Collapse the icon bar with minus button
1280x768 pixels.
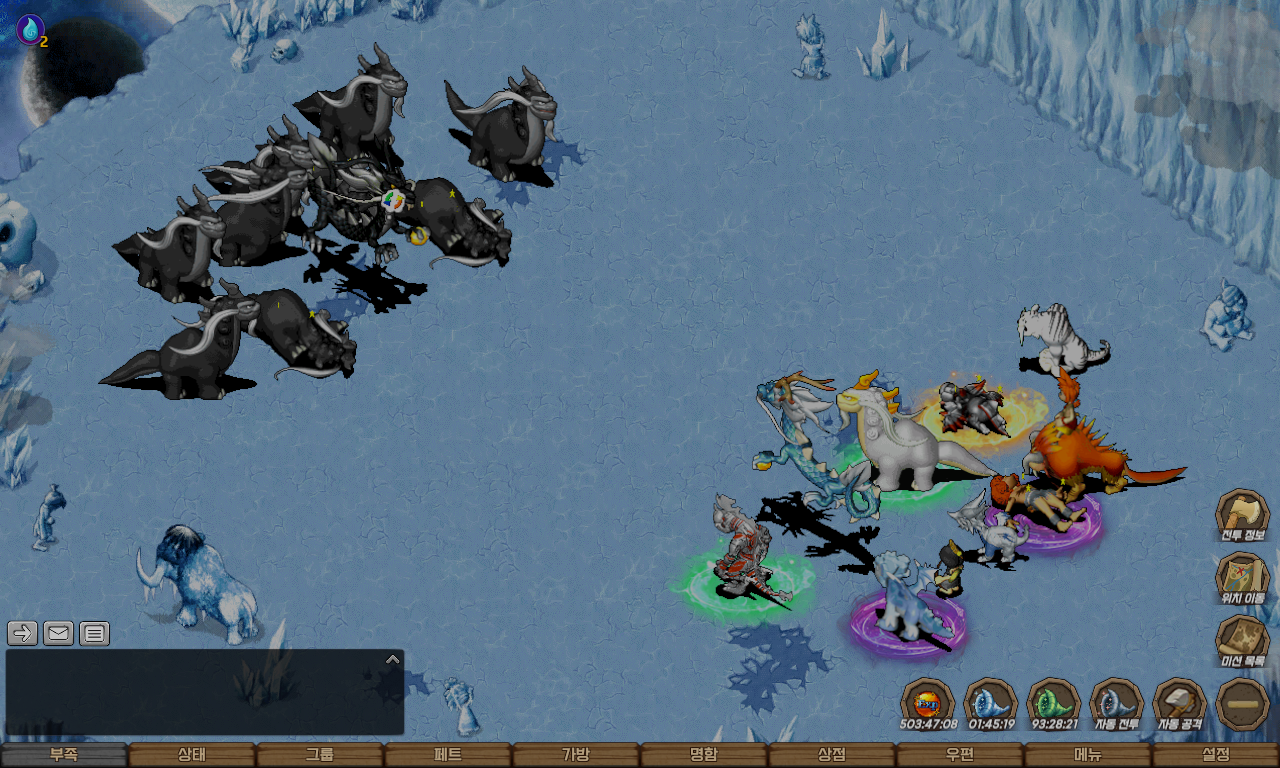1243,704
